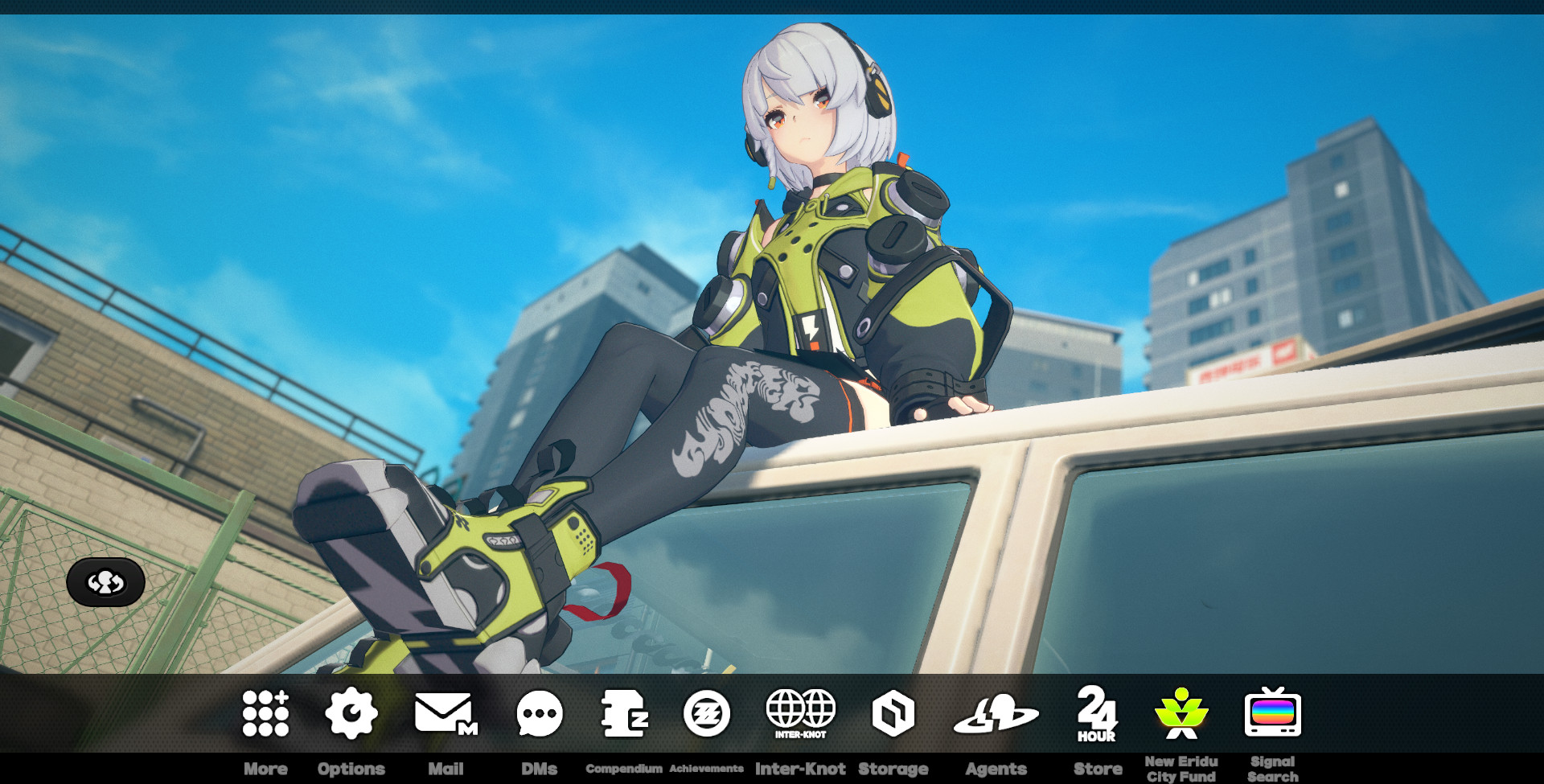This screenshot has height=784, width=1544.
Task: Open DMs using the chat bubble icon
Action: 540,712
